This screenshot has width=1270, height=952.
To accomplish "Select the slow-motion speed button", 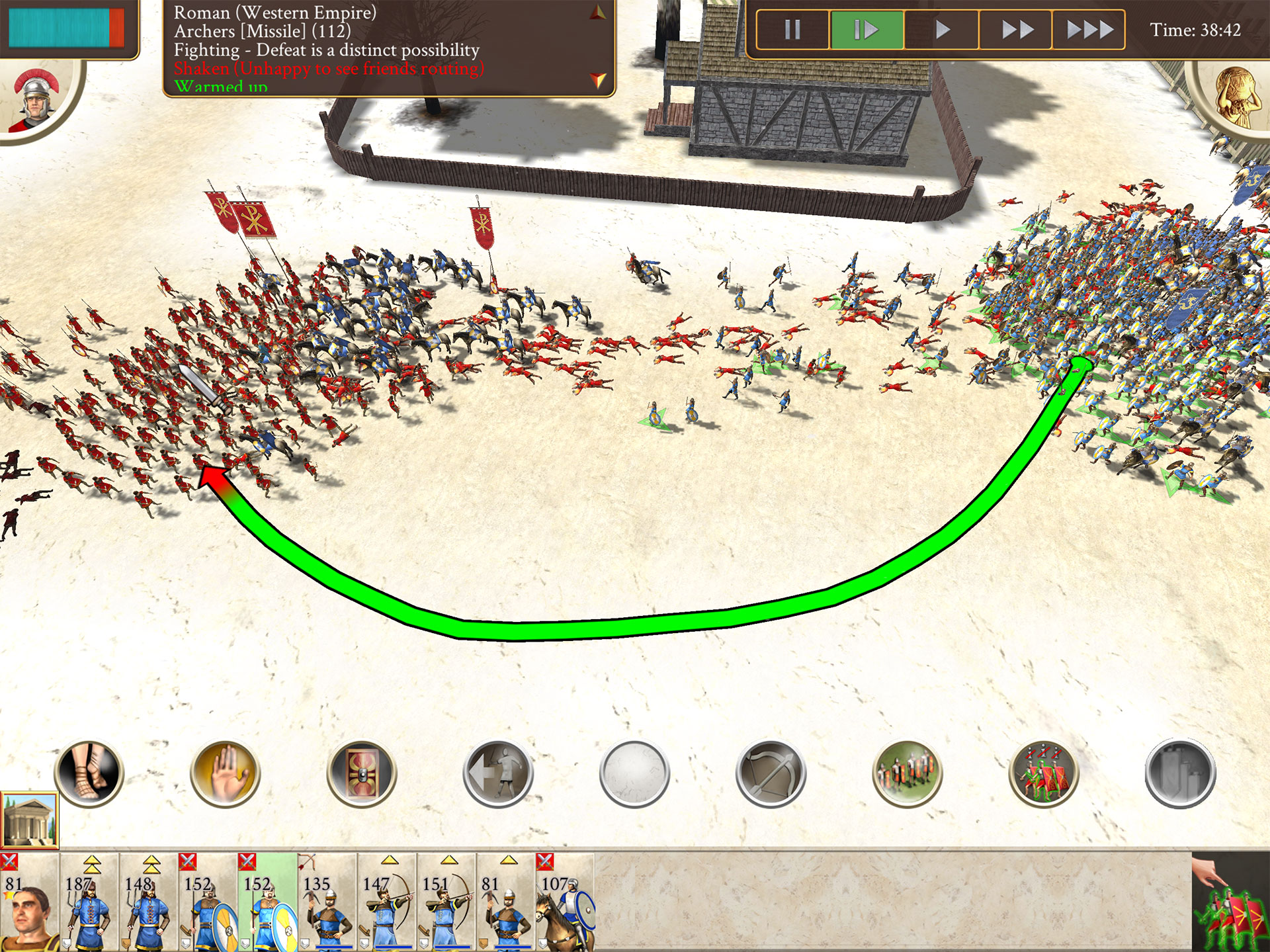I will pos(866,30).
